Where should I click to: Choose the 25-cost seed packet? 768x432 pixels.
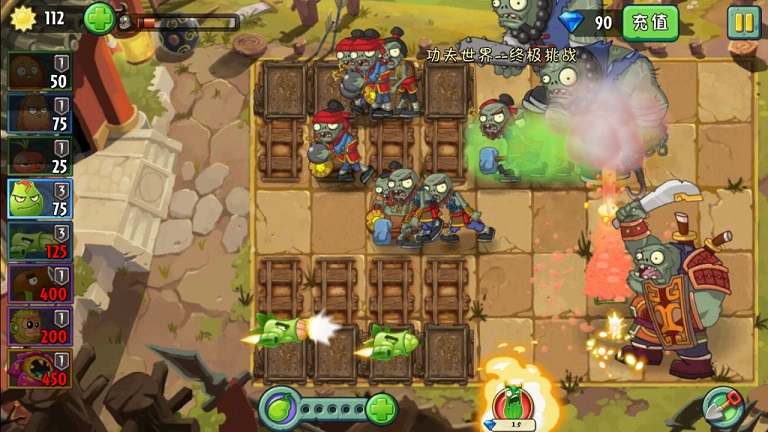(x=39, y=155)
